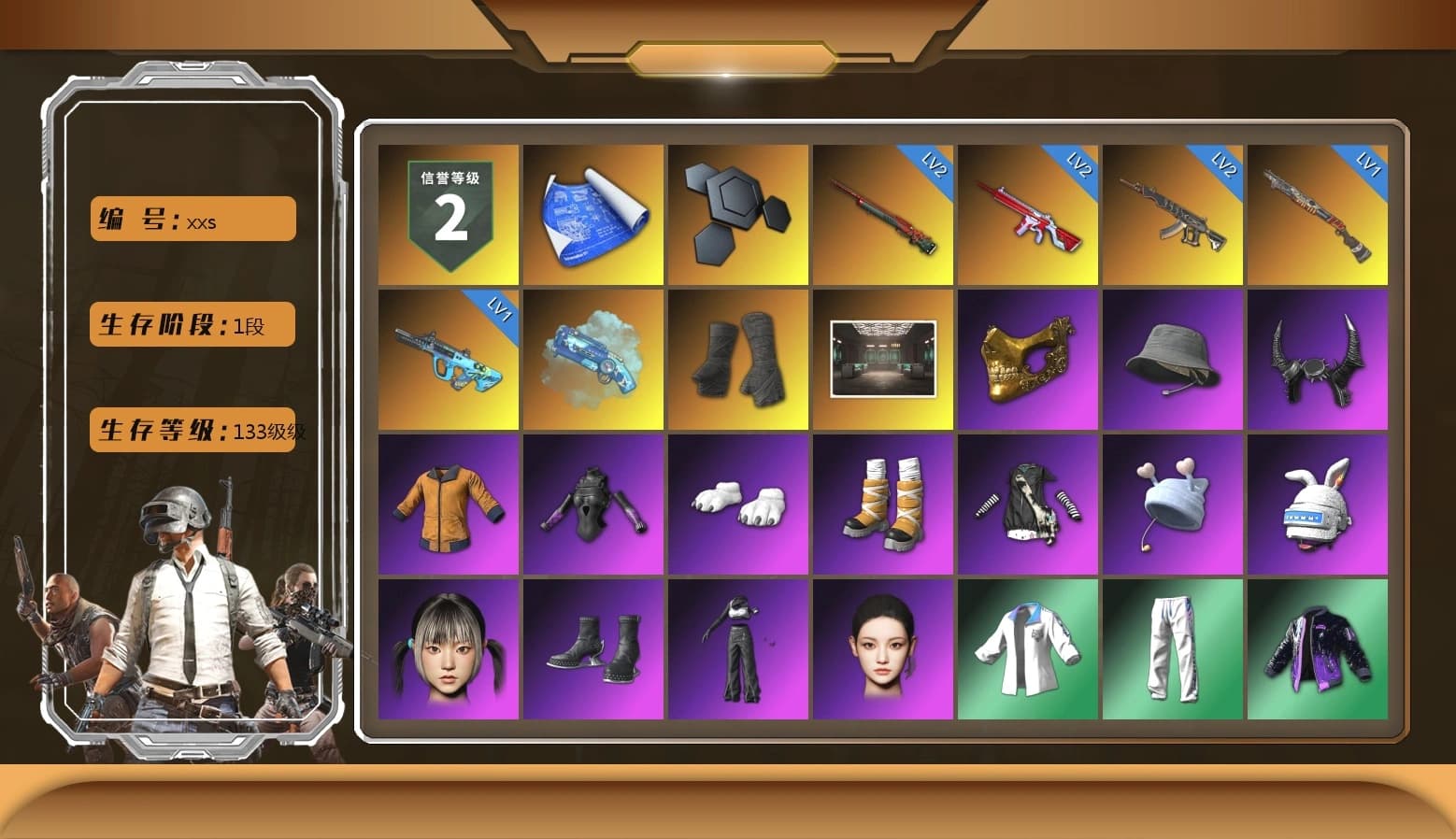Select the LV1 shotgun skin
The image size is (1456, 839).
pos(1319,215)
